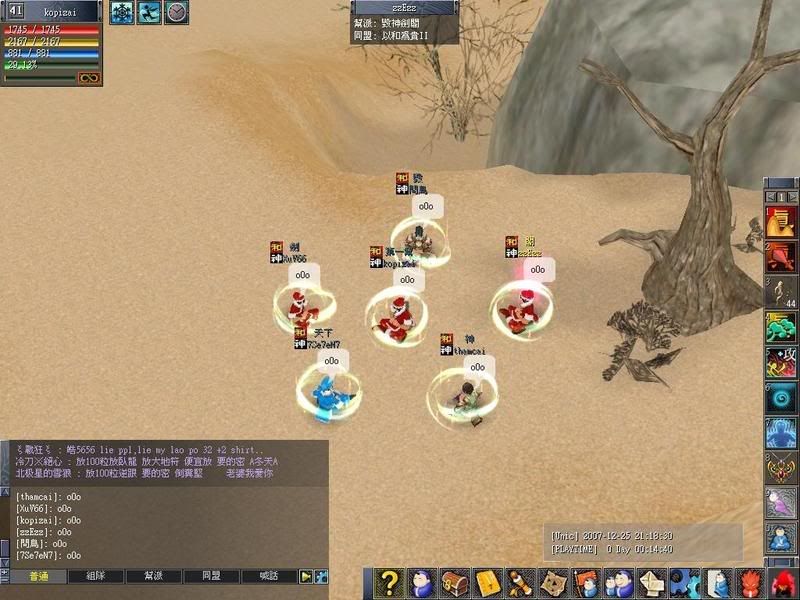Activate the blue swirl skill
The height and width of the screenshot is (600, 800).
pos(781,398)
